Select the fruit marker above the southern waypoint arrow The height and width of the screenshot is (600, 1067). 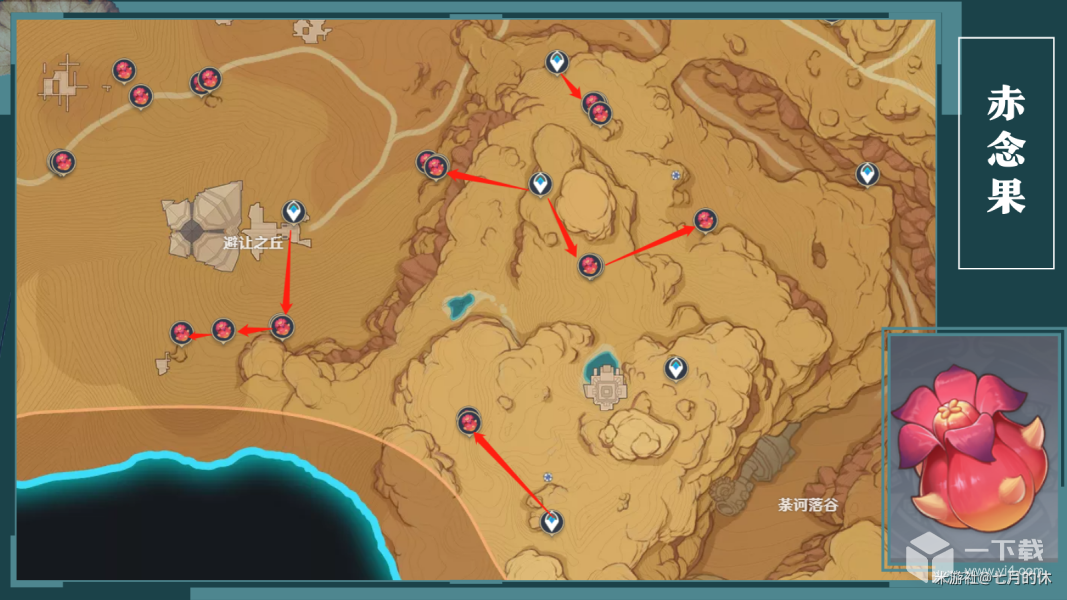(469, 422)
